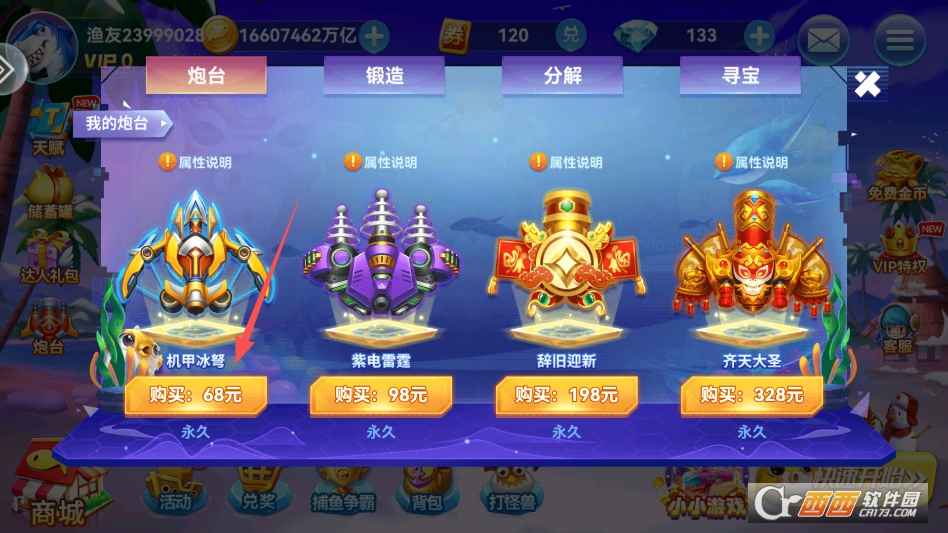Close the cannon shop panel

point(867,84)
